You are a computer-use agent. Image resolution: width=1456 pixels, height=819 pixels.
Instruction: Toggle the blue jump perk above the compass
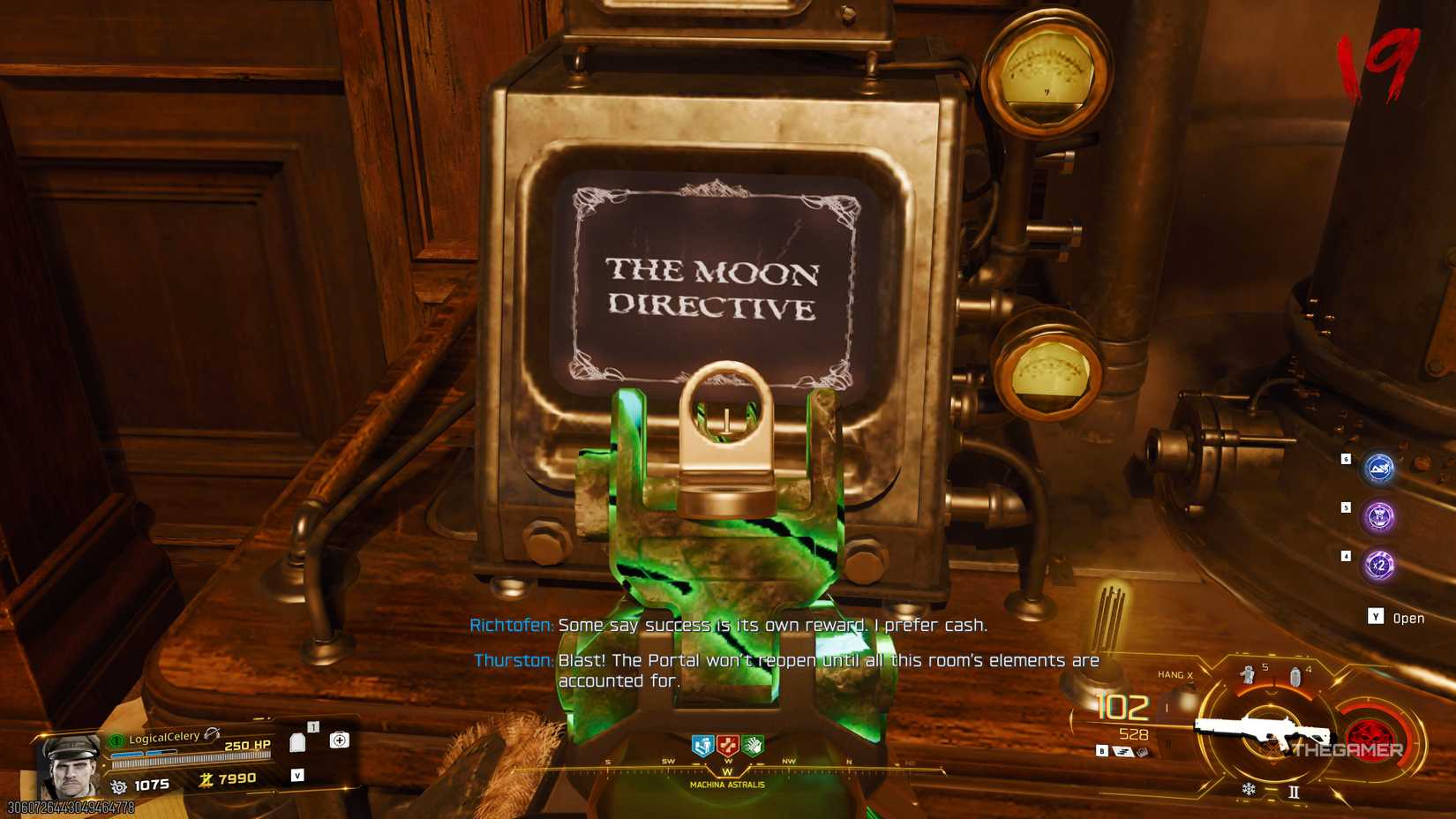tap(702, 745)
